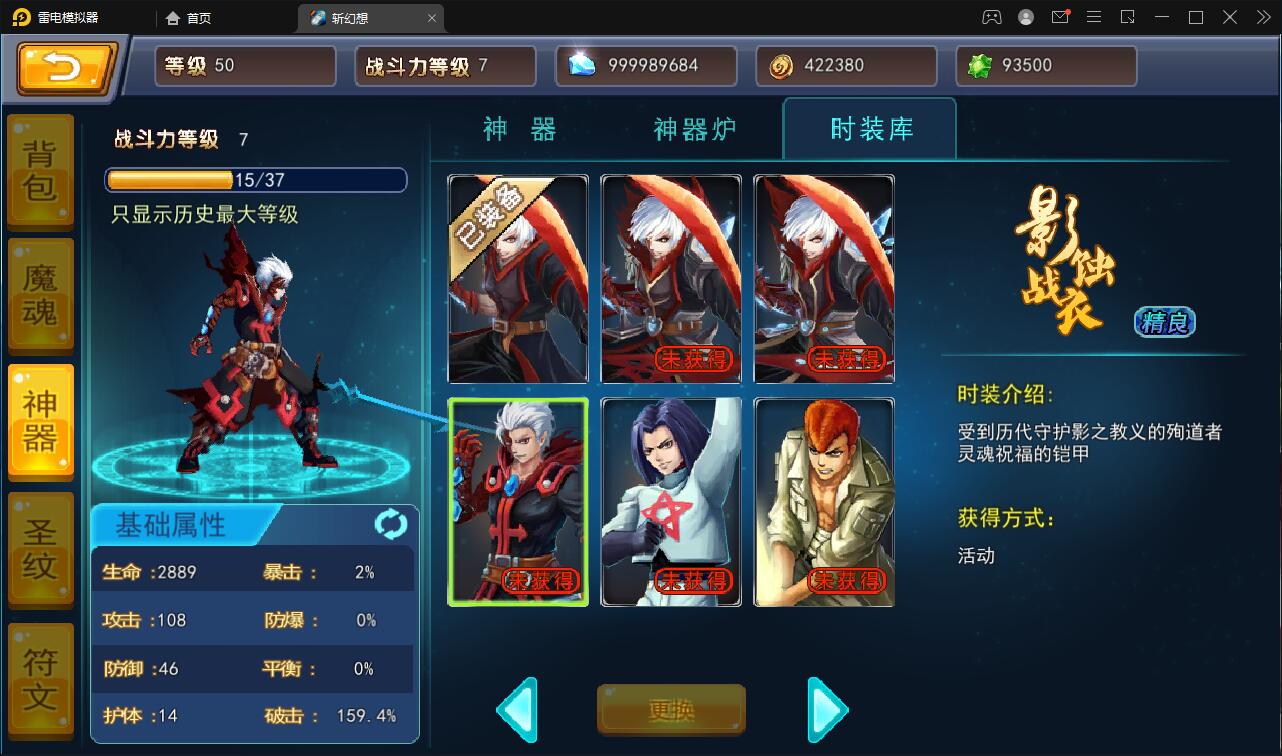Expand the title bar more options chevron
This screenshot has height=756, width=1282.
(1262, 17)
